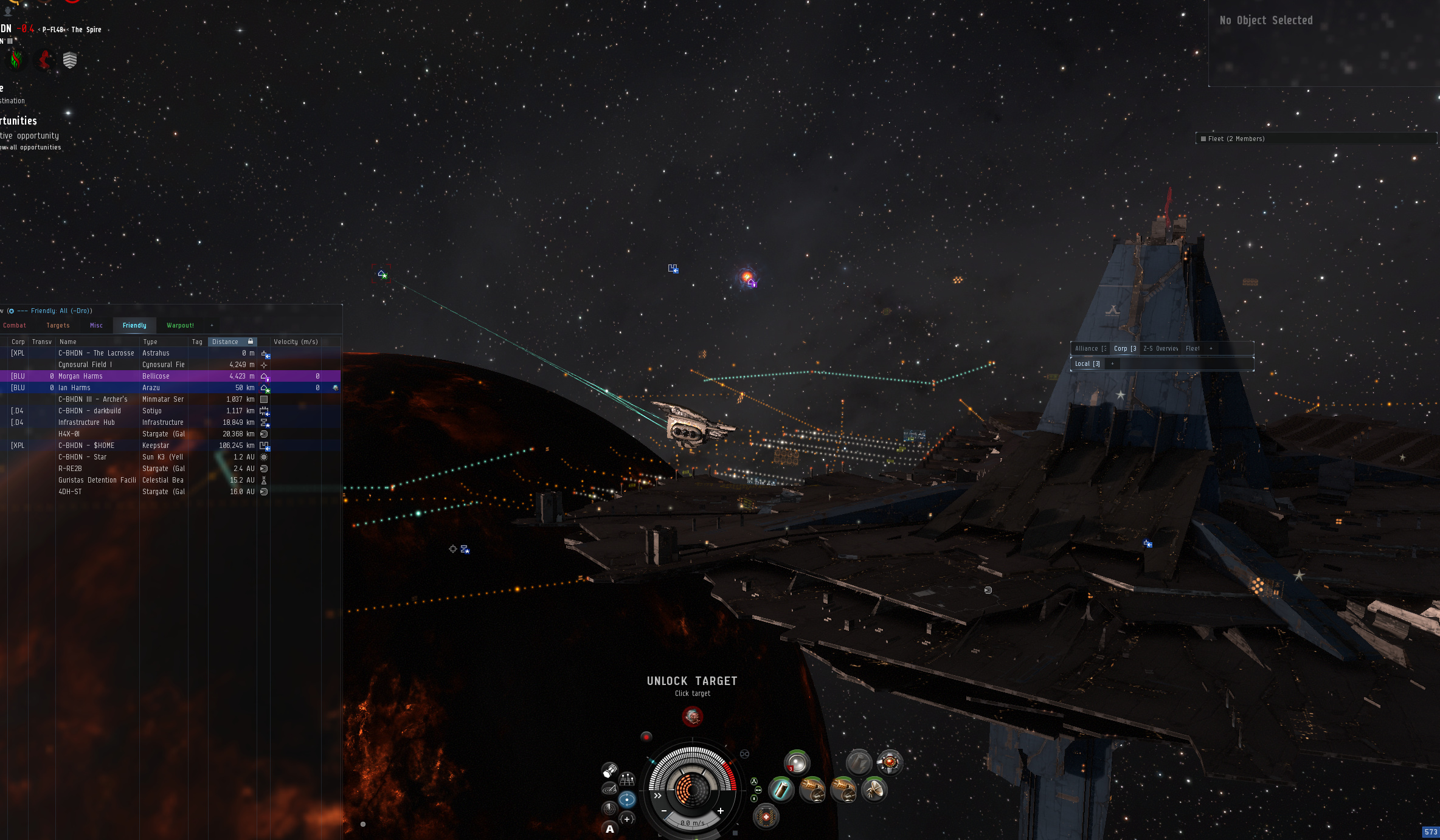Unlock the locked target portrait
The width and height of the screenshot is (1440, 840).
click(x=692, y=717)
